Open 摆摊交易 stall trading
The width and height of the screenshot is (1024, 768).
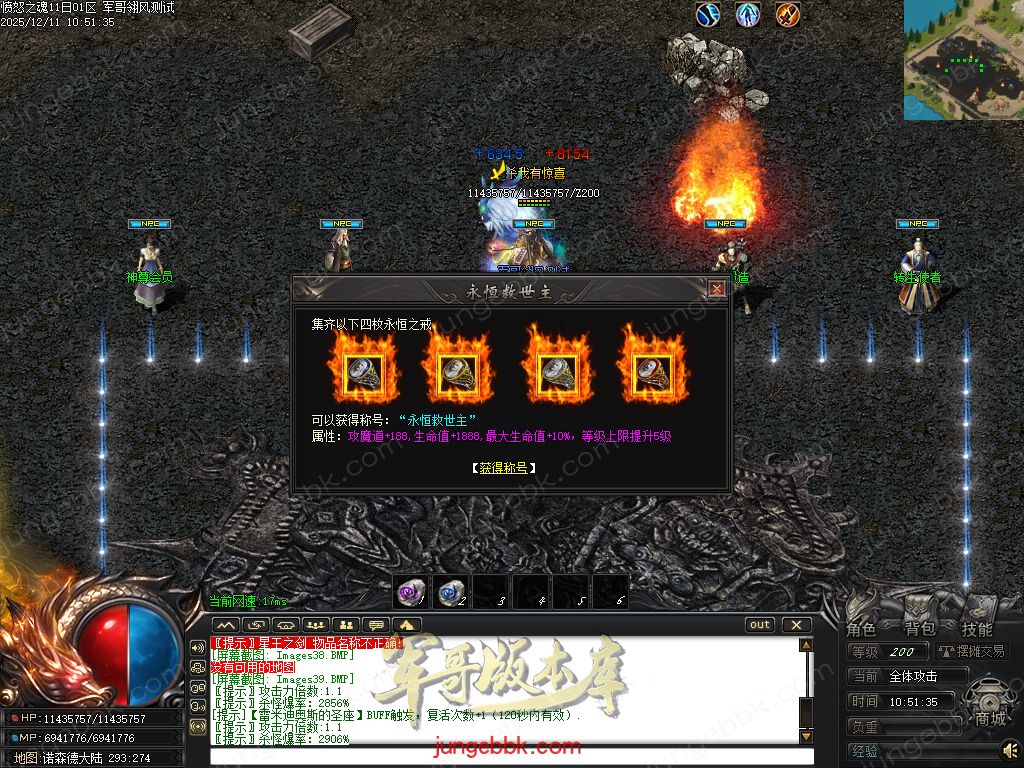(x=971, y=652)
